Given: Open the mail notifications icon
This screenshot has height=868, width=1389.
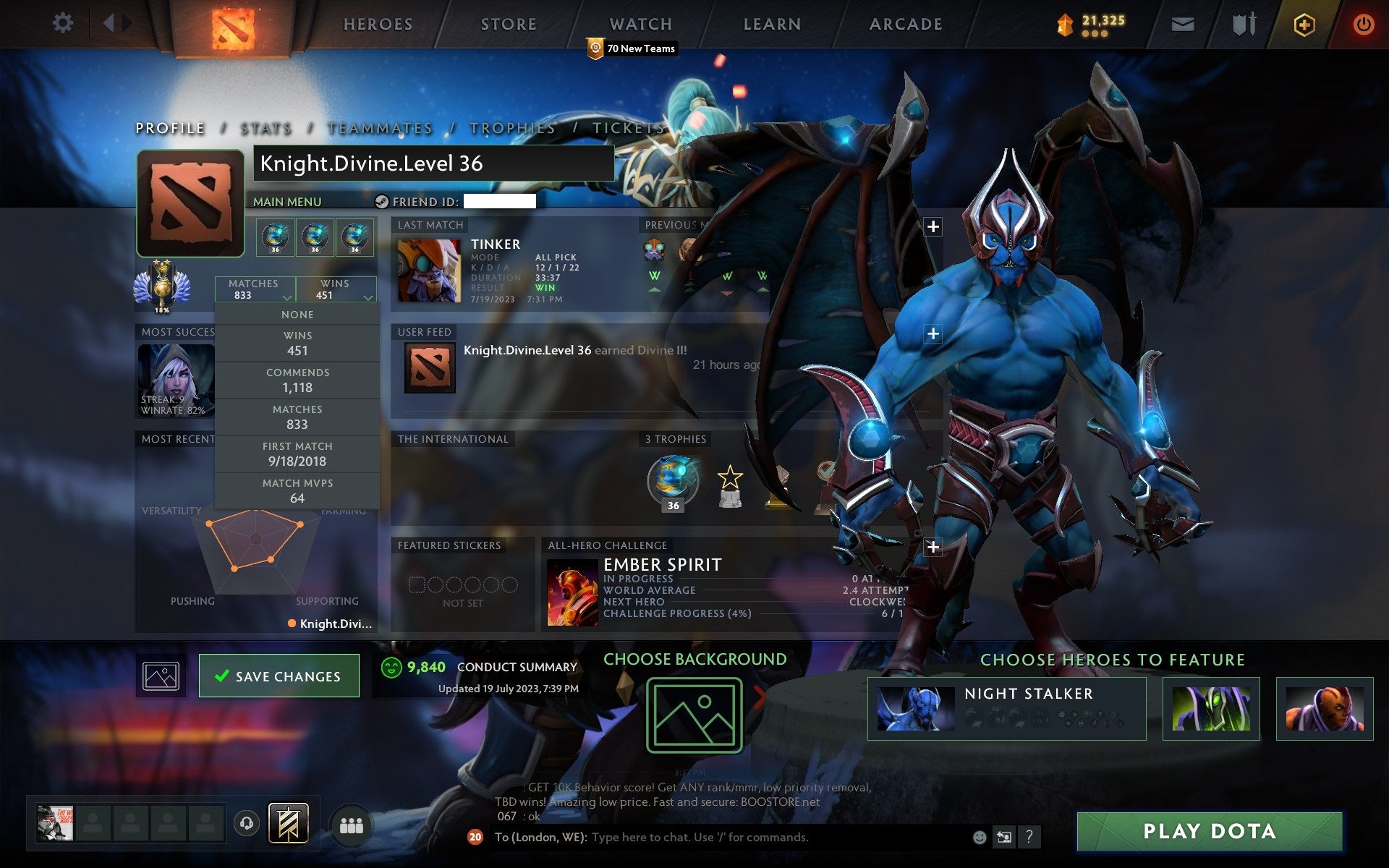Looking at the screenshot, I should point(1182,23).
